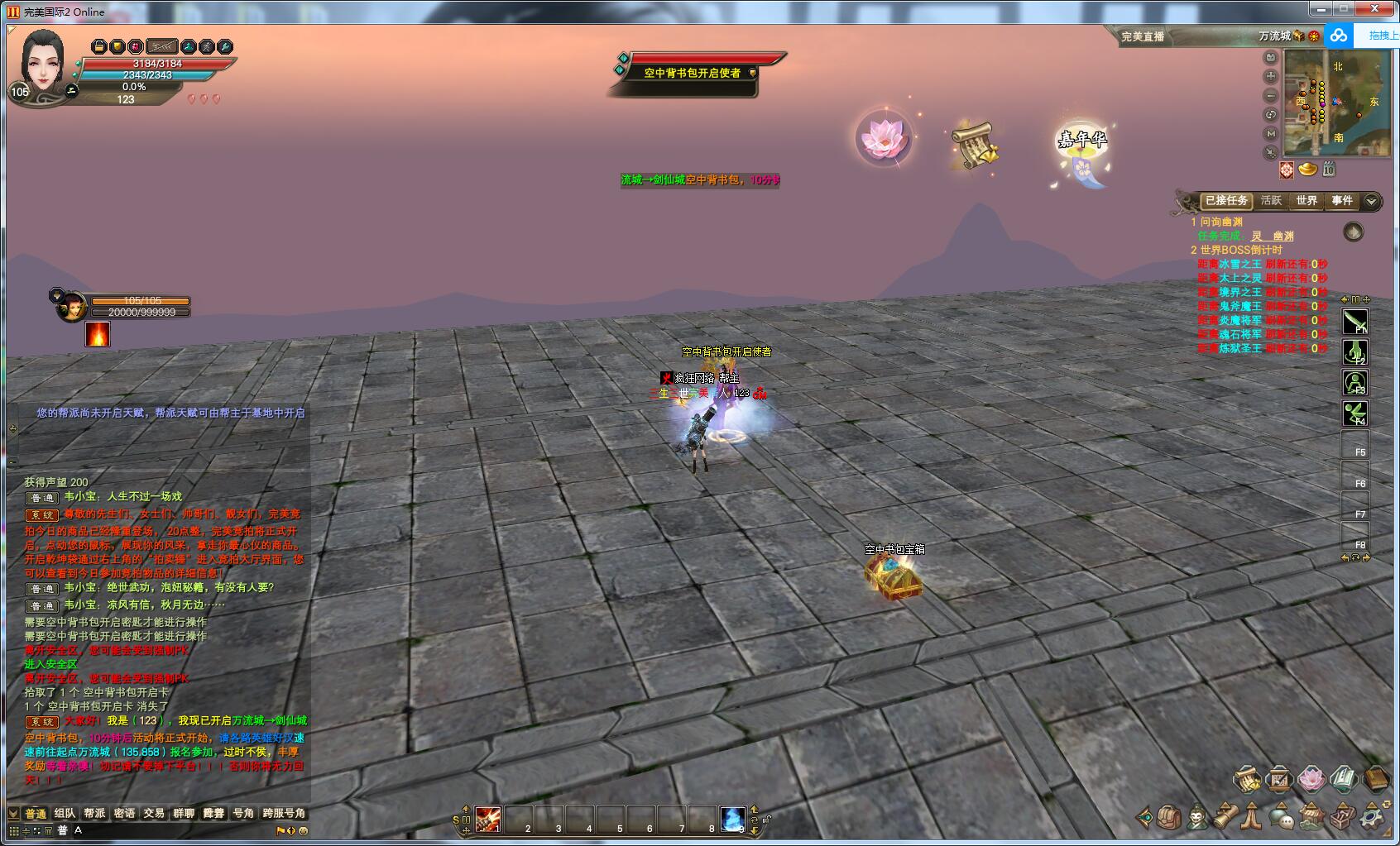Switch to the 交易 trade chat tab
The width and height of the screenshot is (1400, 846).
tap(154, 814)
